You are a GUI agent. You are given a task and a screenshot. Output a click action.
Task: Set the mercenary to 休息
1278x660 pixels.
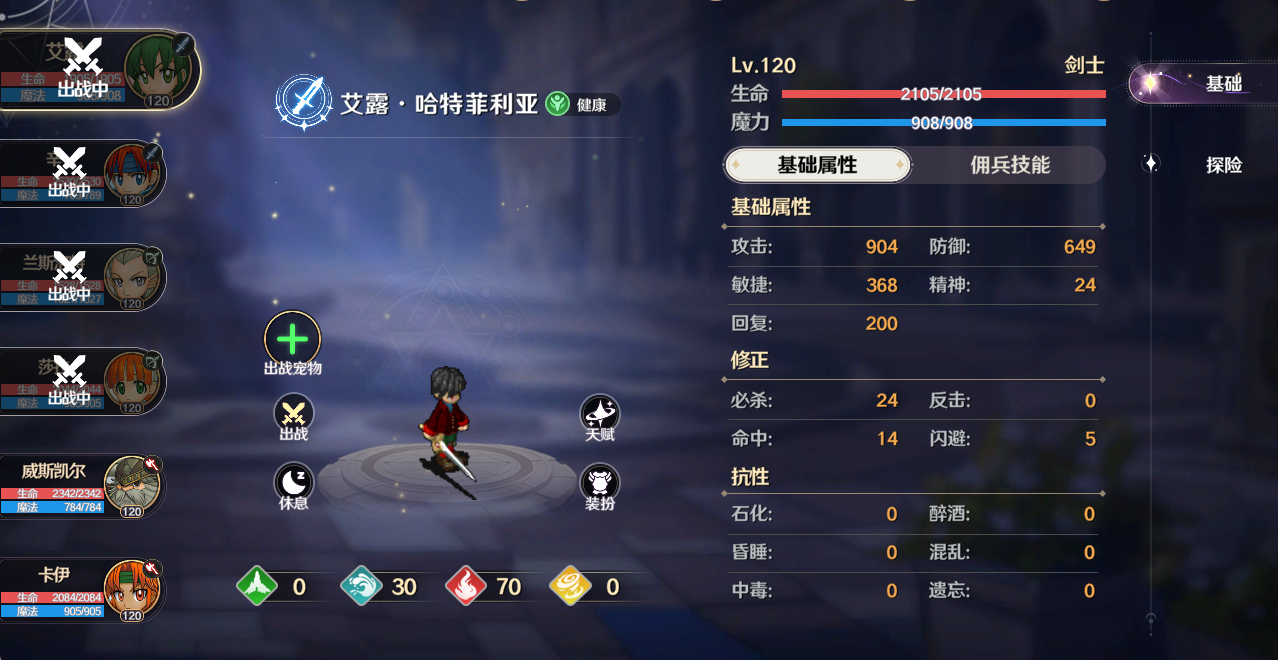click(294, 481)
